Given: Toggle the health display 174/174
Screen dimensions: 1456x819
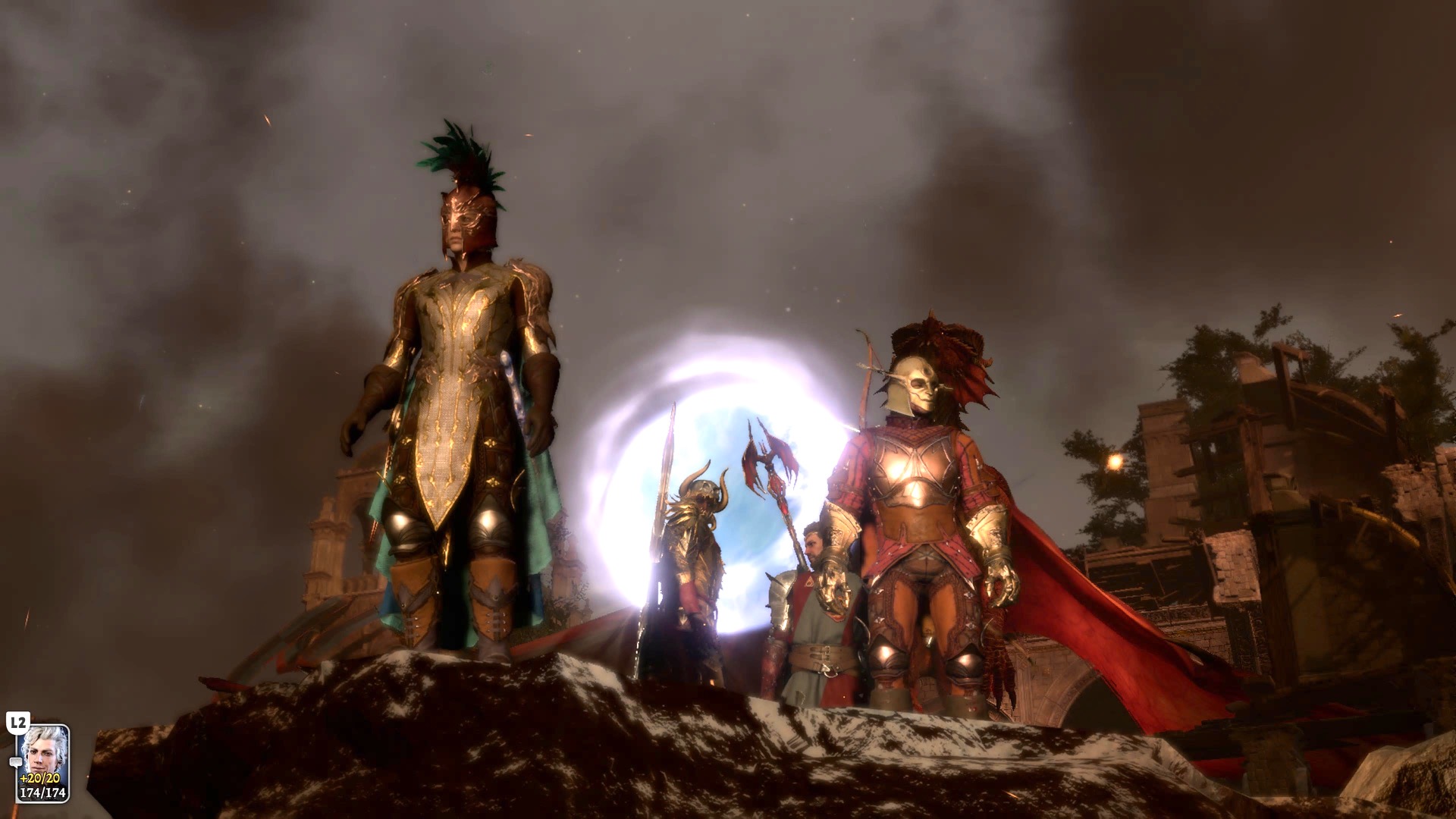Looking at the screenshot, I should tap(42, 792).
